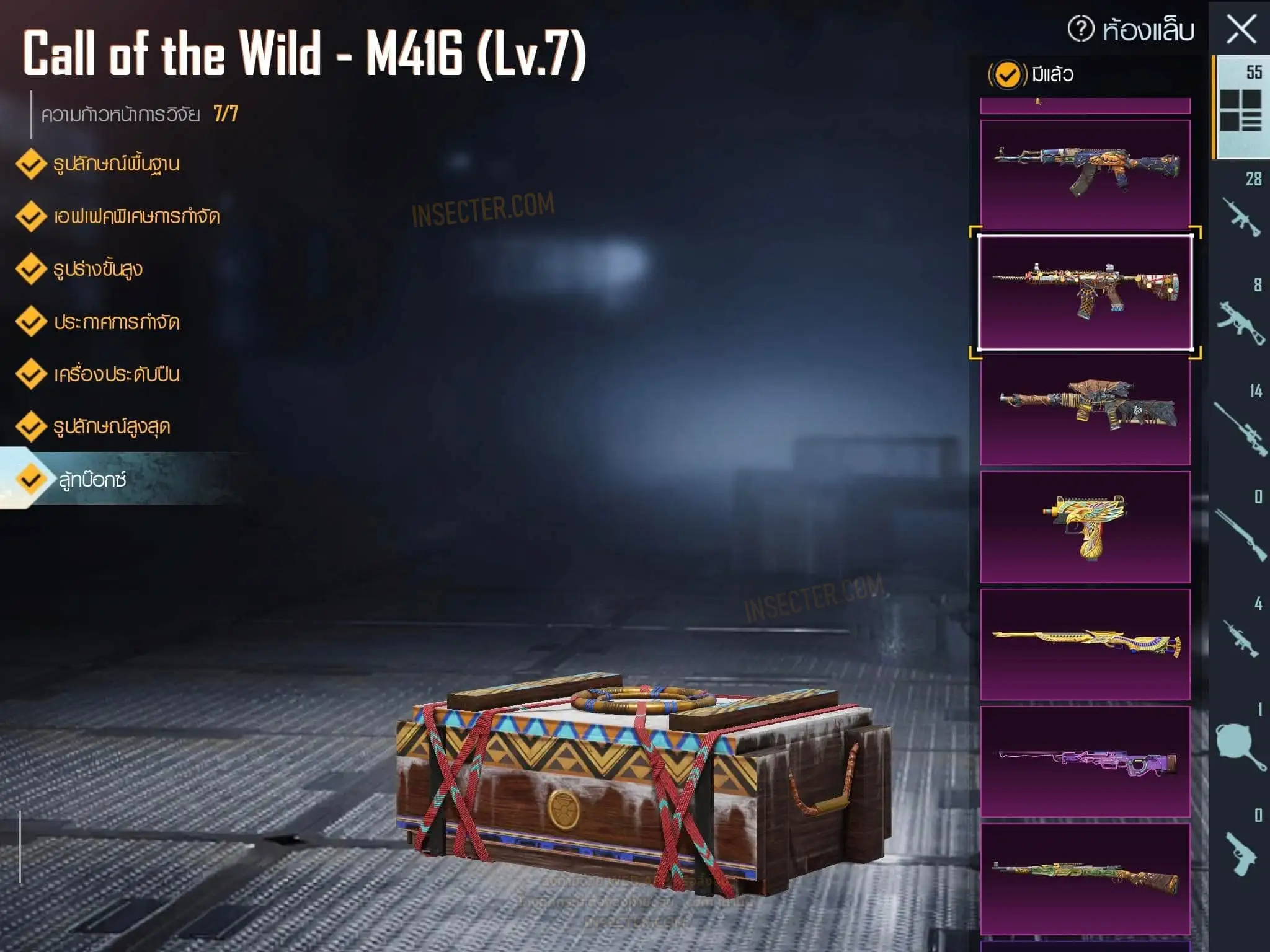1270x952 pixels.
Task: Choose the long golden rifle skin thumbnail
Action: [x=1085, y=645]
